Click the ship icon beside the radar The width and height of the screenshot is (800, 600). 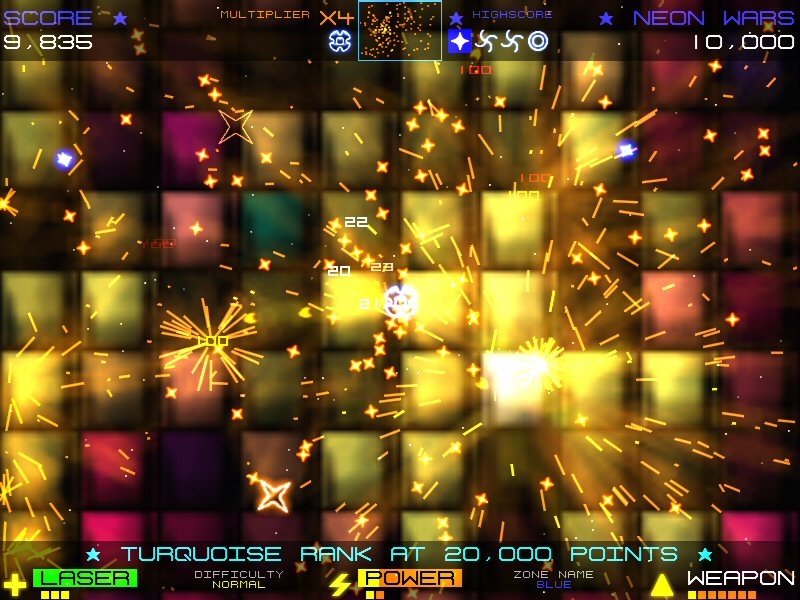[x=339, y=41]
